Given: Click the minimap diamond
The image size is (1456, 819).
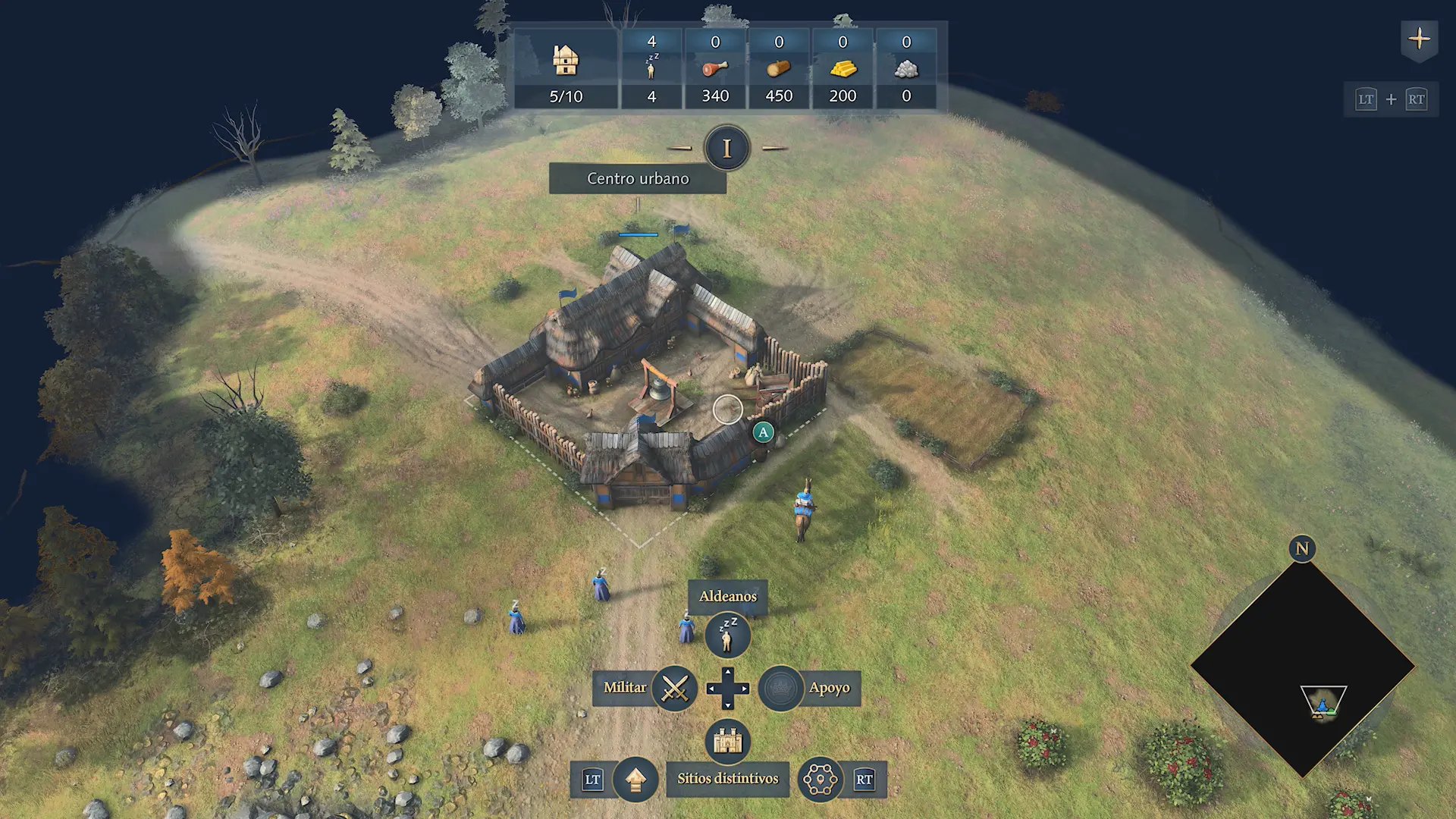Looking at the screenshot, I should (1302, 667).
